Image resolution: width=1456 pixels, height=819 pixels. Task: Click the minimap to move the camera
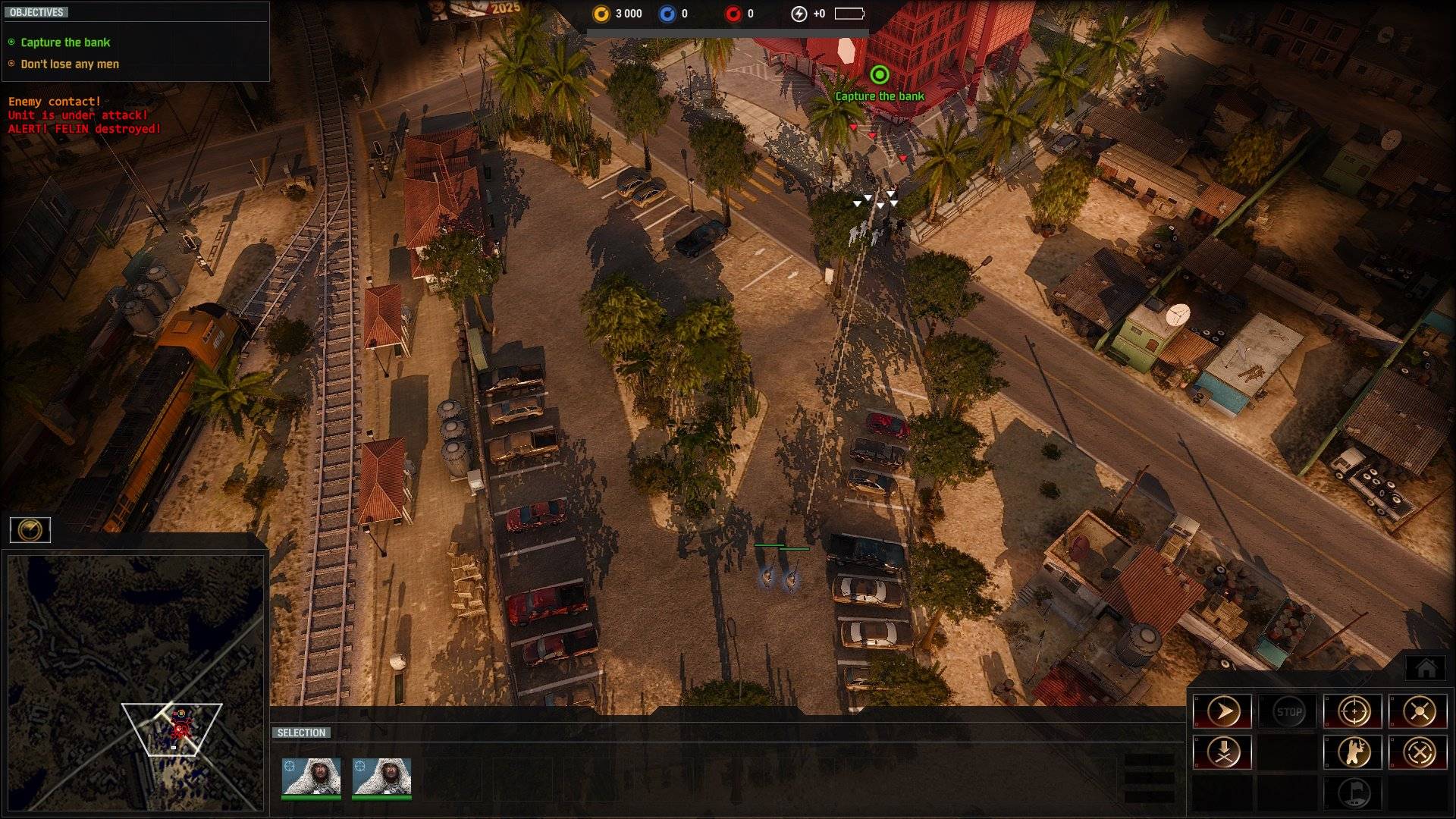(x=135, y=682)
